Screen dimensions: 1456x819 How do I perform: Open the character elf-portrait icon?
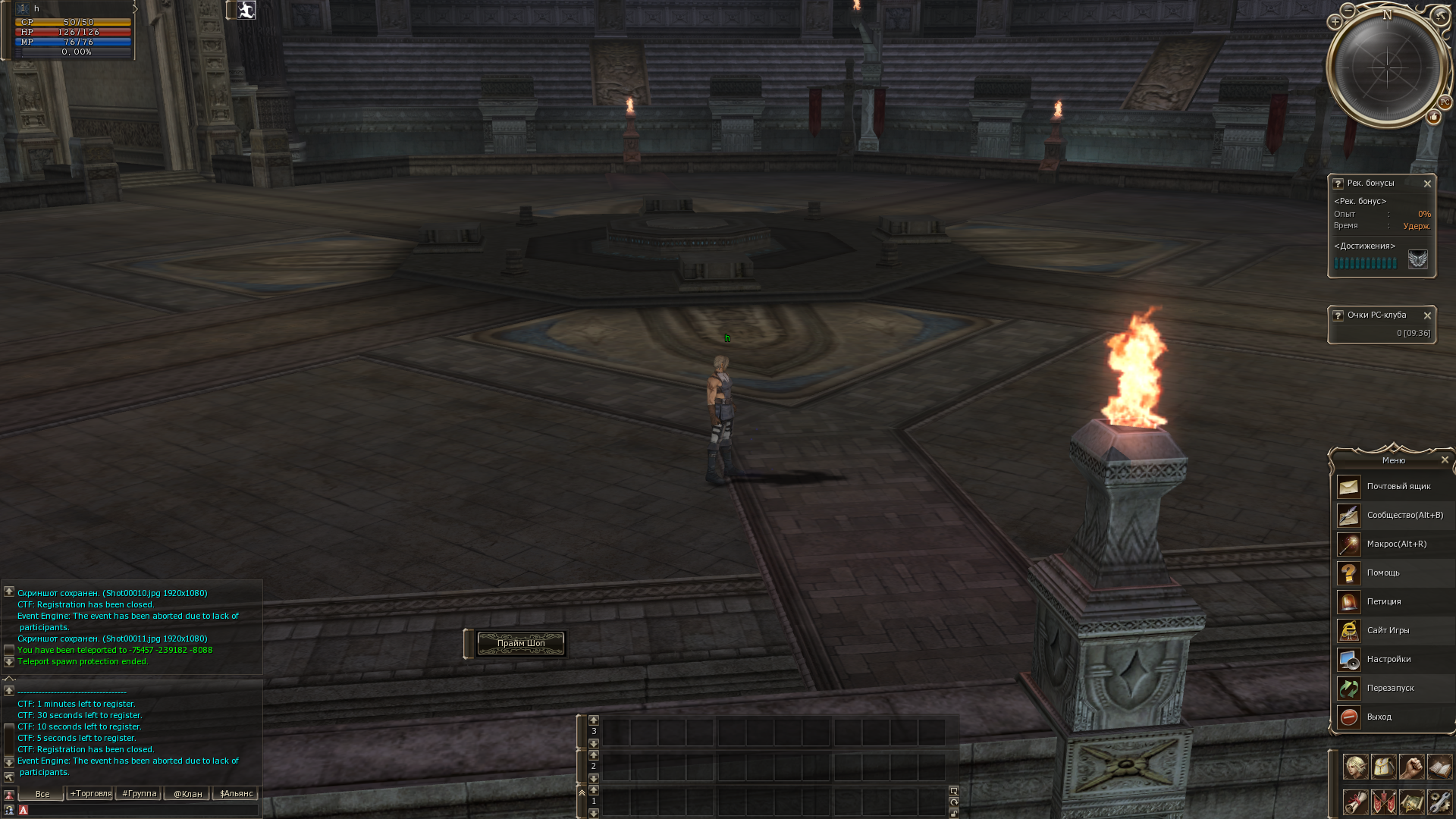[x=1355, y=767]
